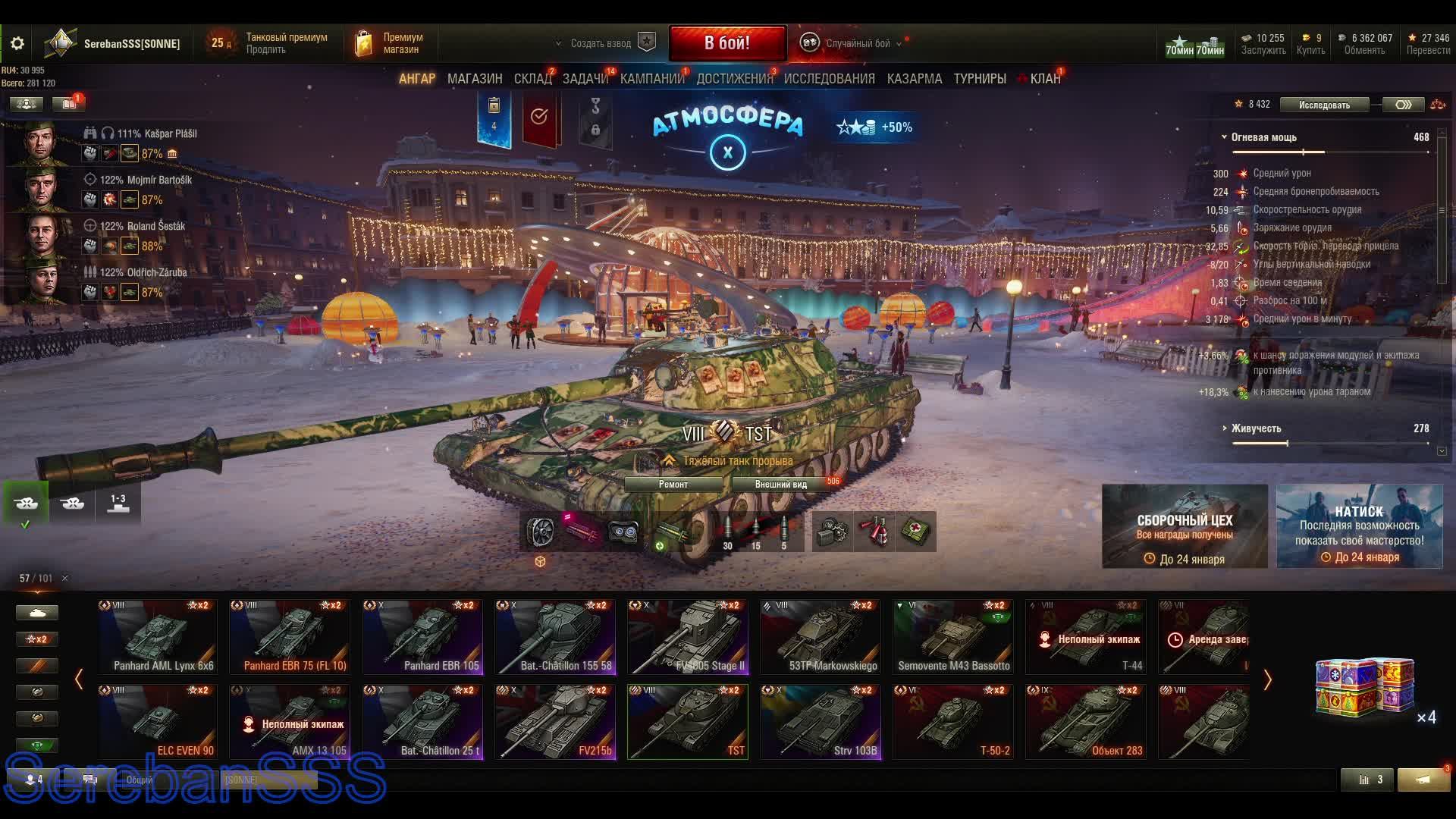Choose the FV215b tank card
Screen dimensions: 1456x819
[x=555, y=721]
